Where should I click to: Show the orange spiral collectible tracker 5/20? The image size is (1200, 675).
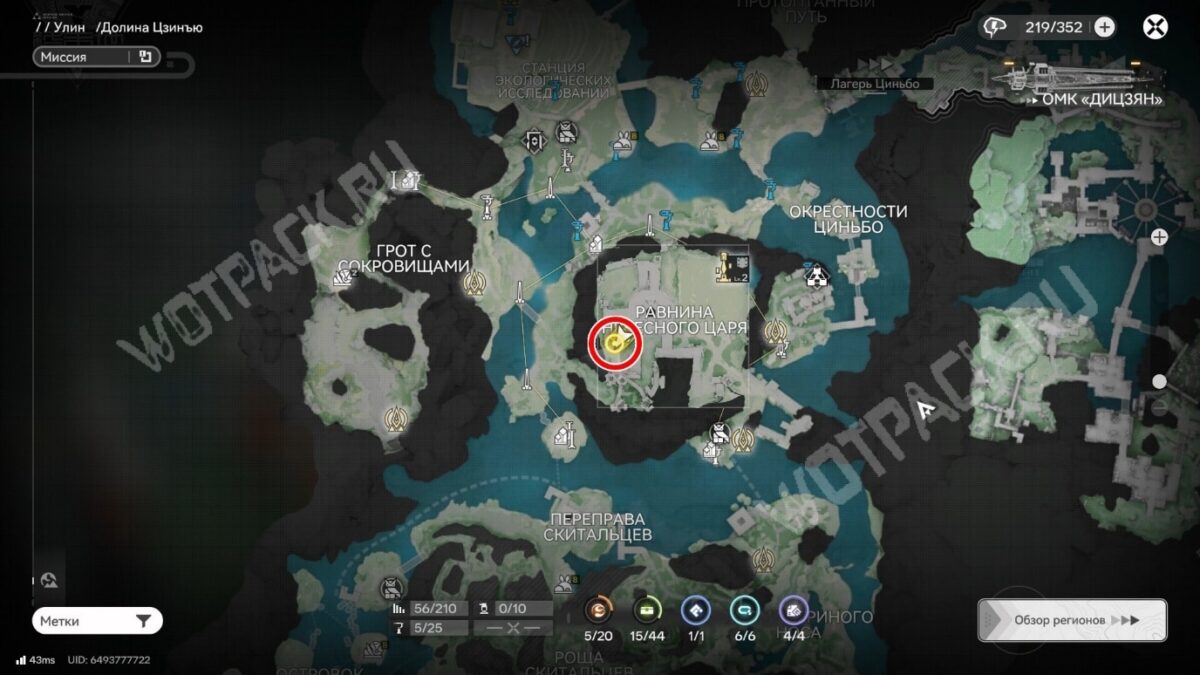[598, 609]
